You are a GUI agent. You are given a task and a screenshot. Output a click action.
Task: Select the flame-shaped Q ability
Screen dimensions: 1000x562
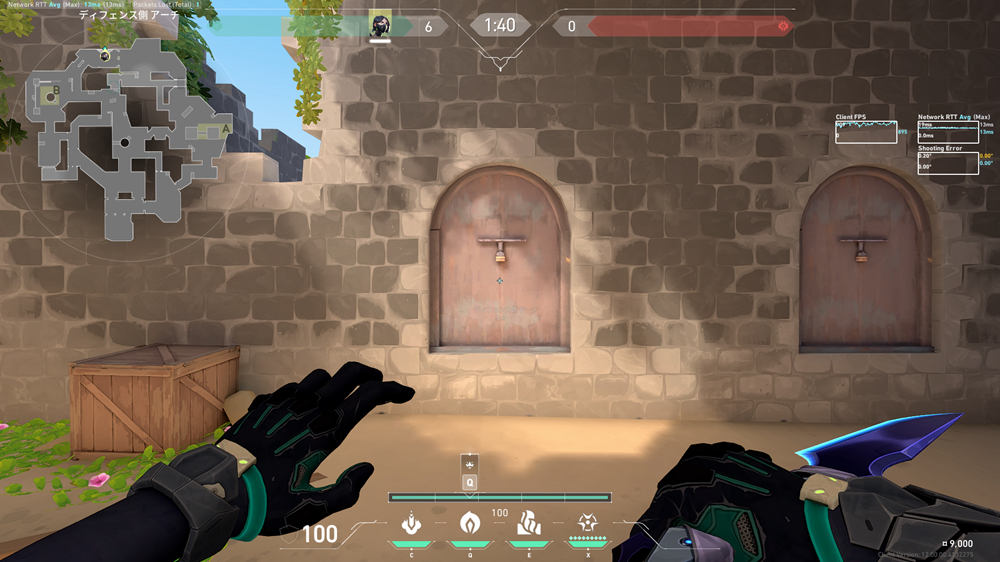(x=468, y=522)
